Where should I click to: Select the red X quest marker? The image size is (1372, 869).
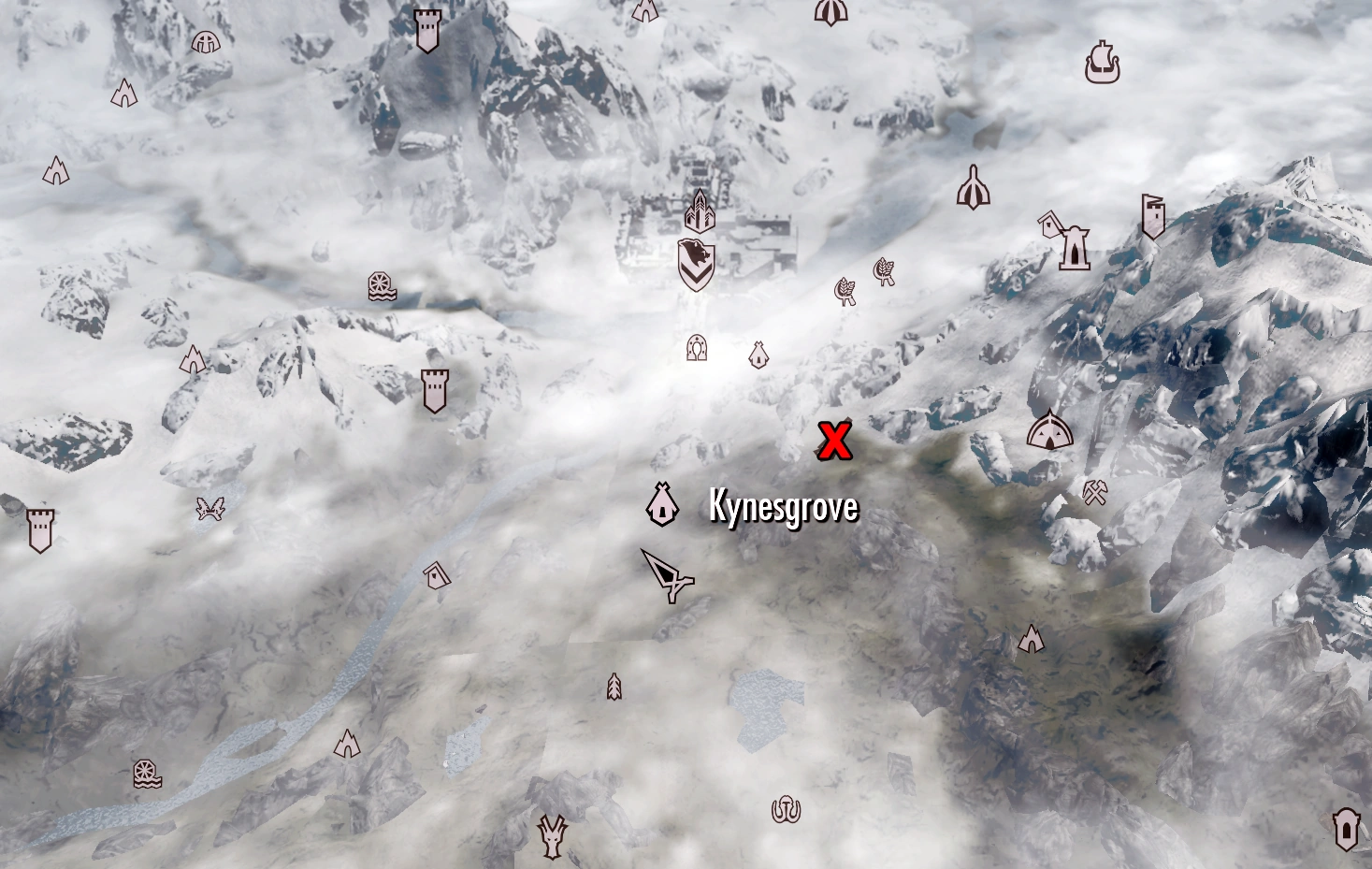coord(836,440)
